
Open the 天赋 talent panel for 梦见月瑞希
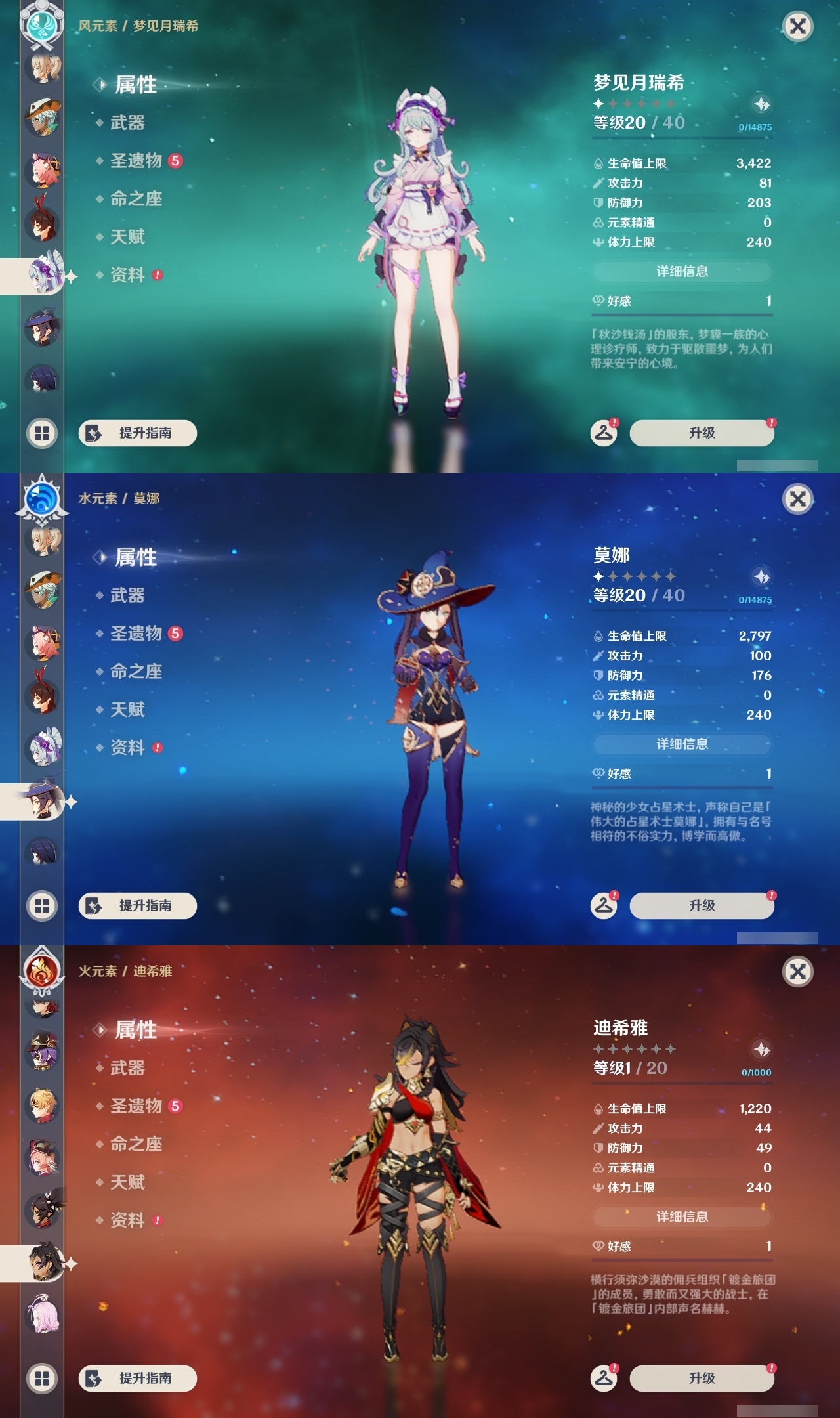click(127, 238)
